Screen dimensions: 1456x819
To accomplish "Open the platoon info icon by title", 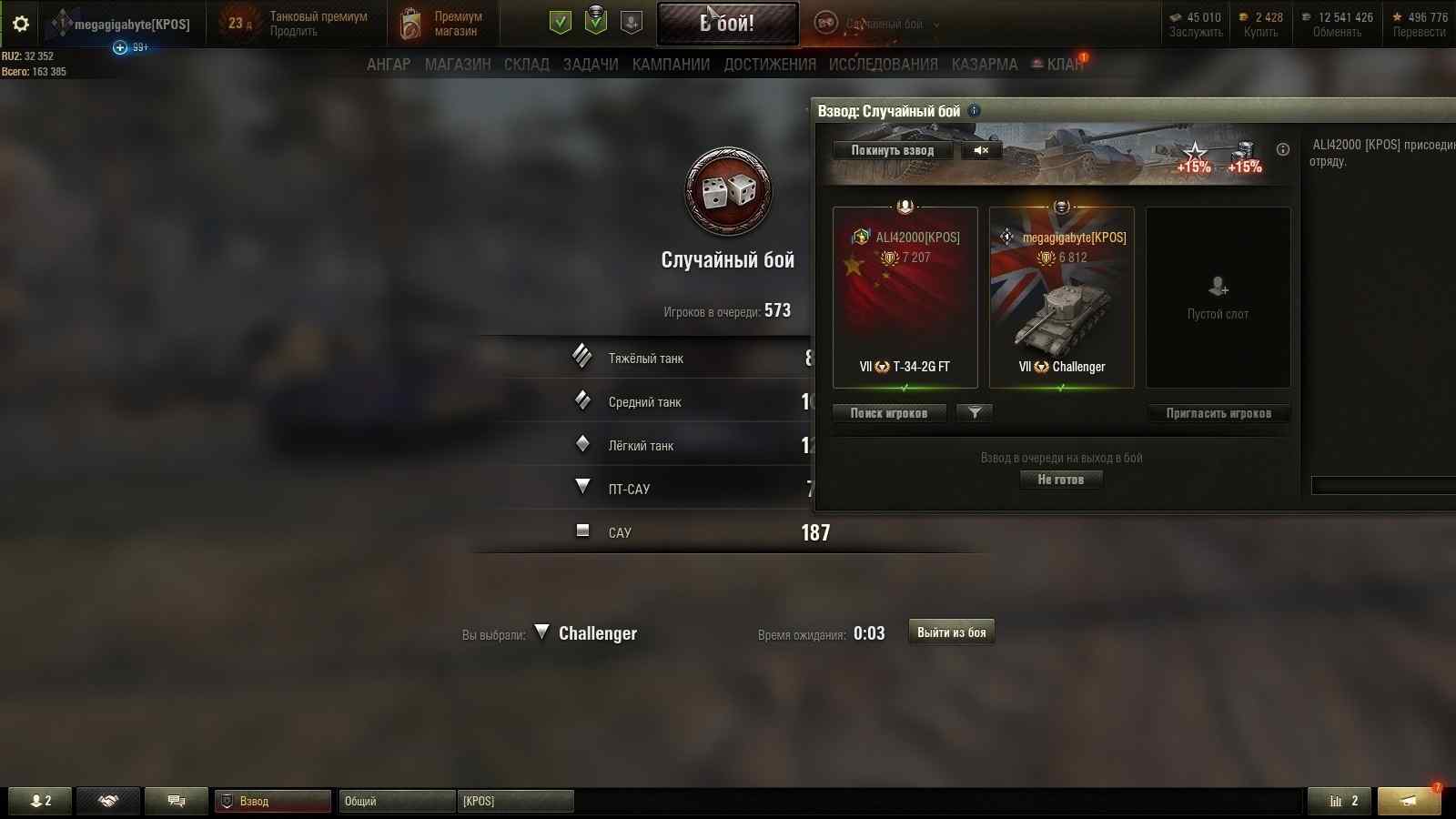I will point(975,111).
